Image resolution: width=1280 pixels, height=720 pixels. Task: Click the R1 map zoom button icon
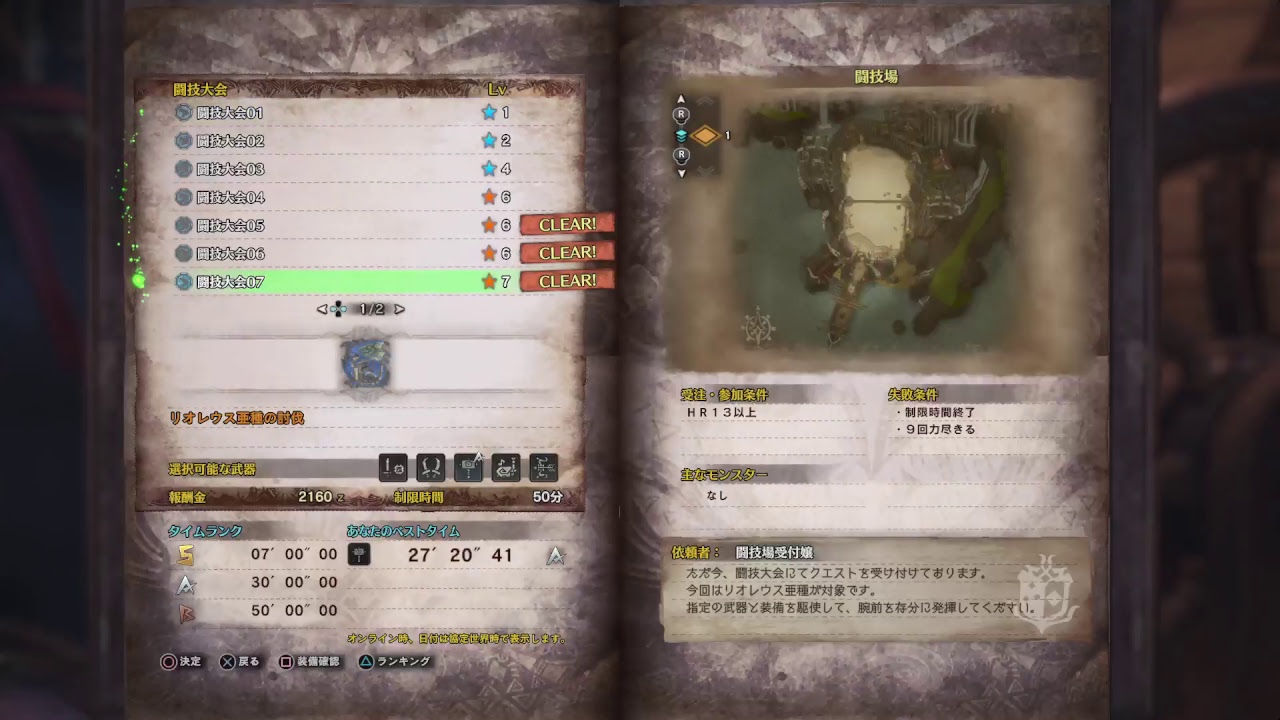coord(682,113)
